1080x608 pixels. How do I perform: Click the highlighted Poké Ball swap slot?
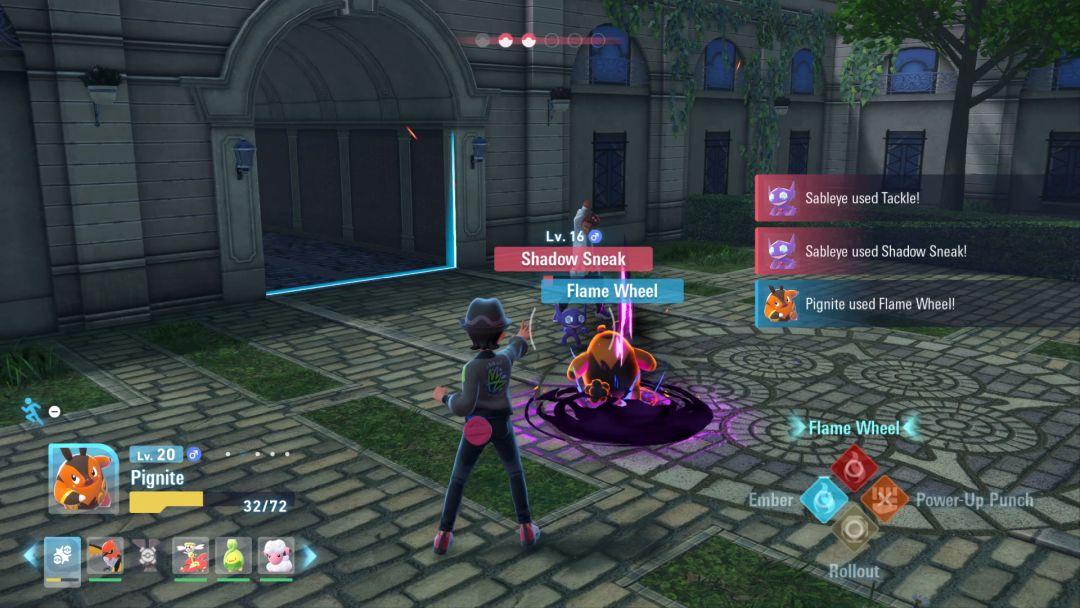pyautogui.click(x=62, y=556)
